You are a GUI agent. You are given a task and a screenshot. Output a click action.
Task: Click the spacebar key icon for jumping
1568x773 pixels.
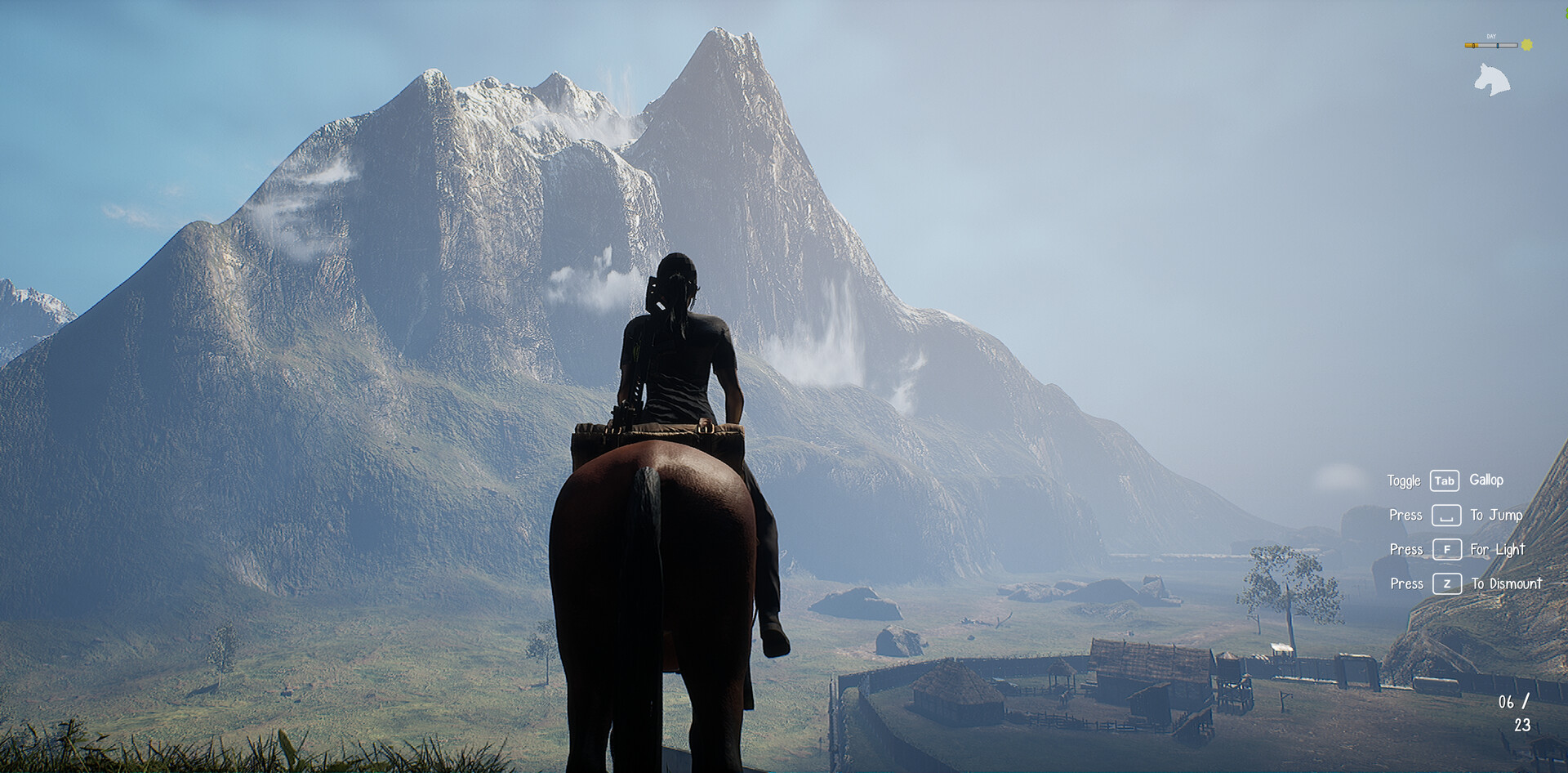[x=1447, y=516]
